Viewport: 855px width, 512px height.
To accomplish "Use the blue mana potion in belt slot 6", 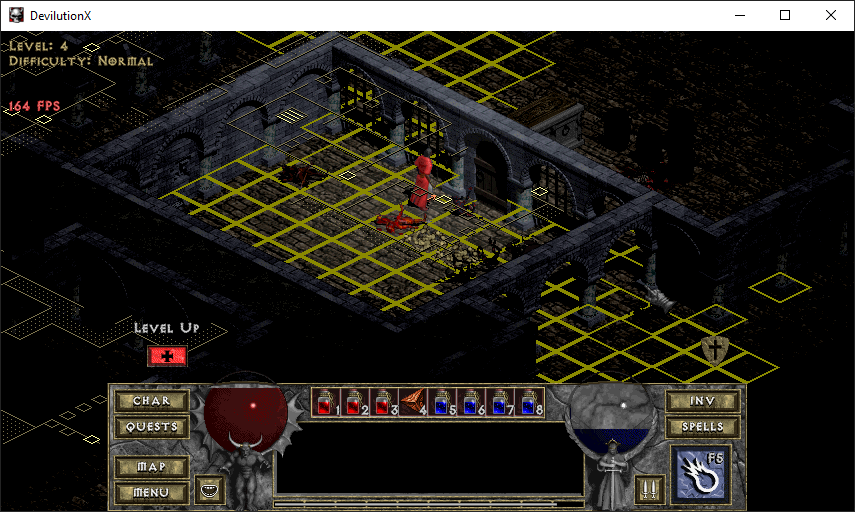I will (x=470, y=402).
